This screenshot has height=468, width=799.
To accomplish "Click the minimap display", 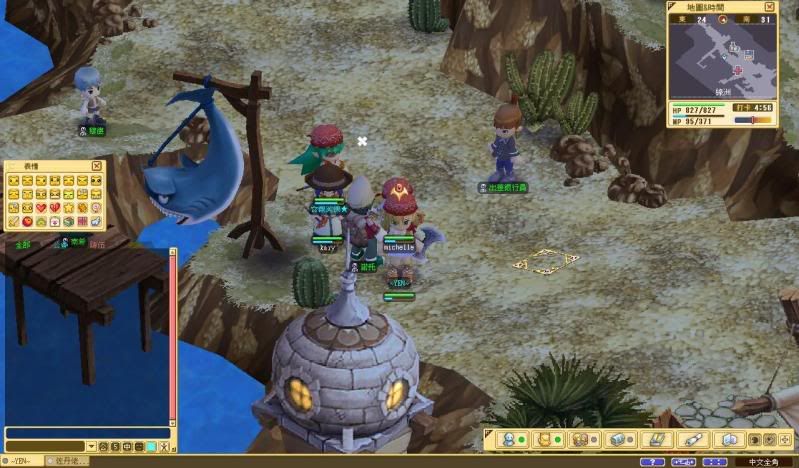I will (722, 54).
